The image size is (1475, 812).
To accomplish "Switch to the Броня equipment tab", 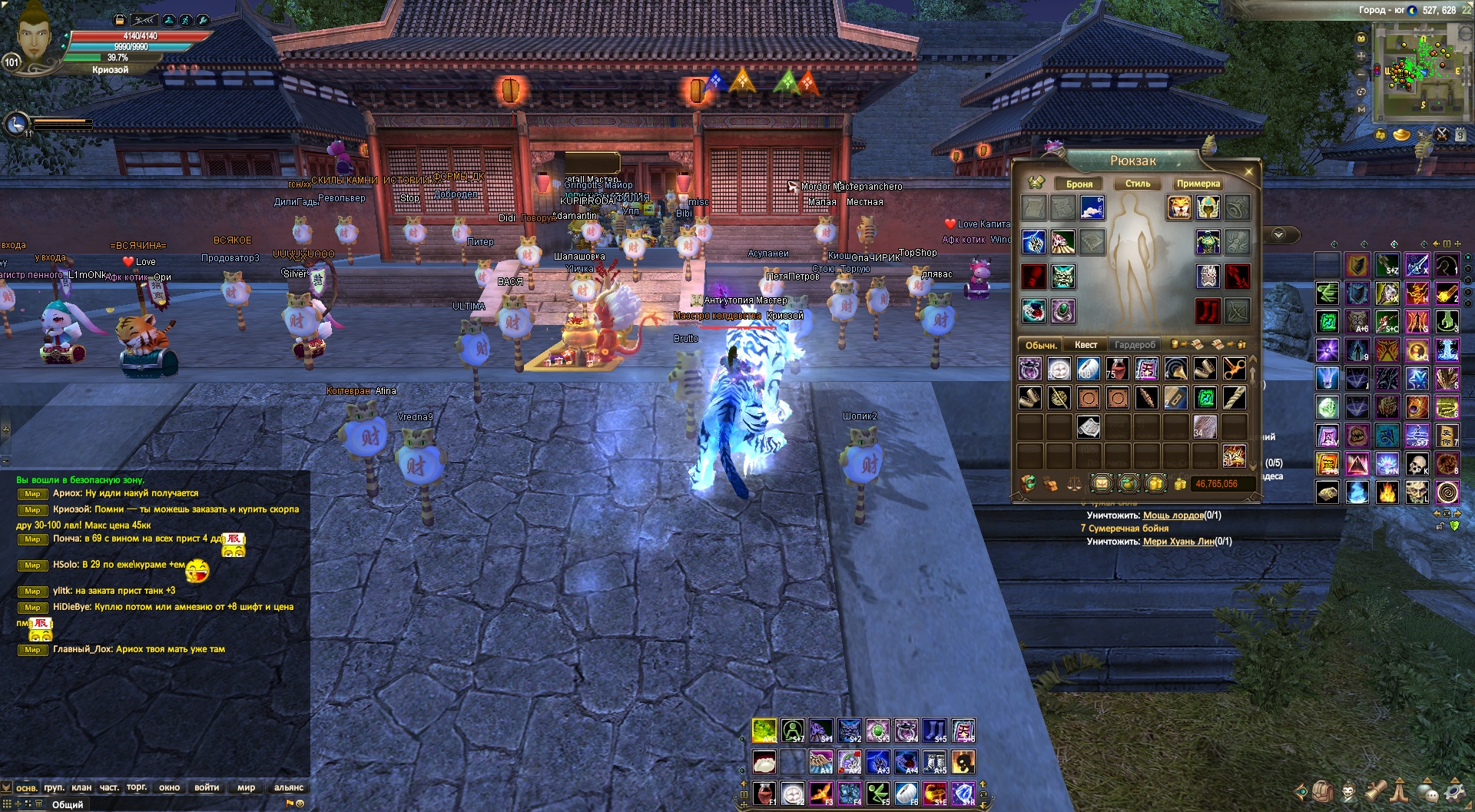I will pos(1079,184).
